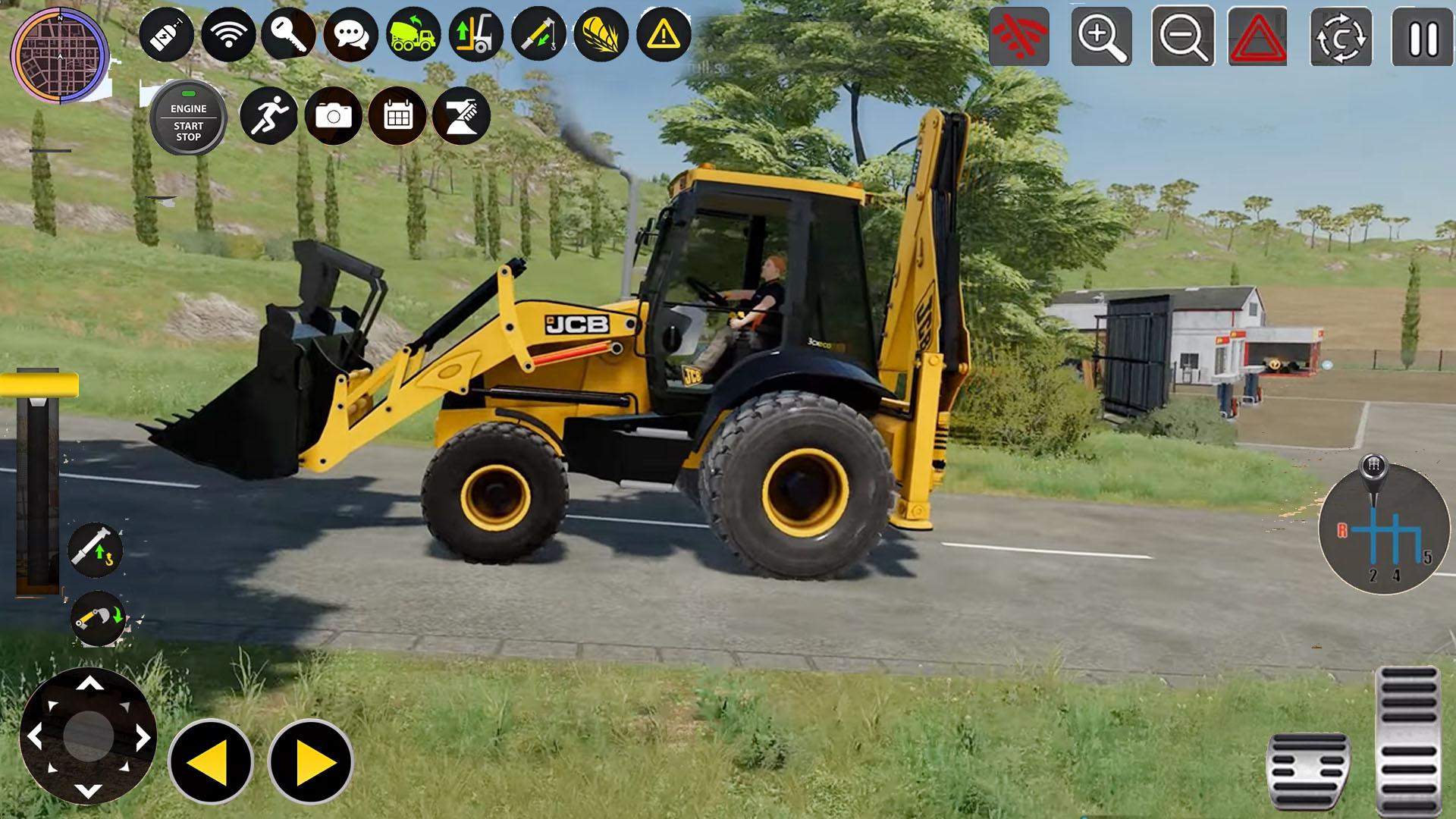Open the calendar panel
This screenshot has height=819, width=1456.
click(x=396, y=115)
